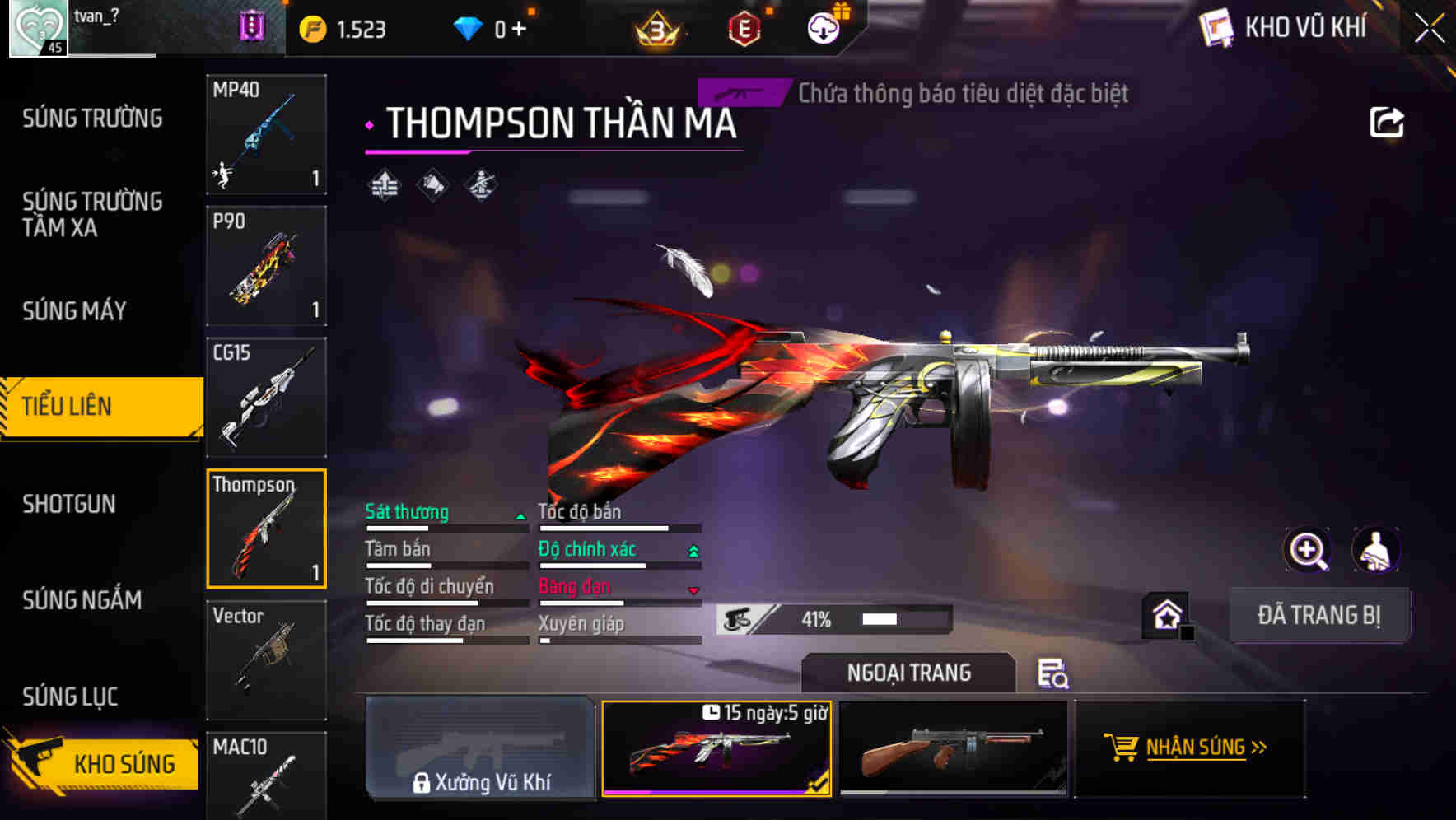Click the share icon at top right
1456x820 pixels.
click(1388, 121)
